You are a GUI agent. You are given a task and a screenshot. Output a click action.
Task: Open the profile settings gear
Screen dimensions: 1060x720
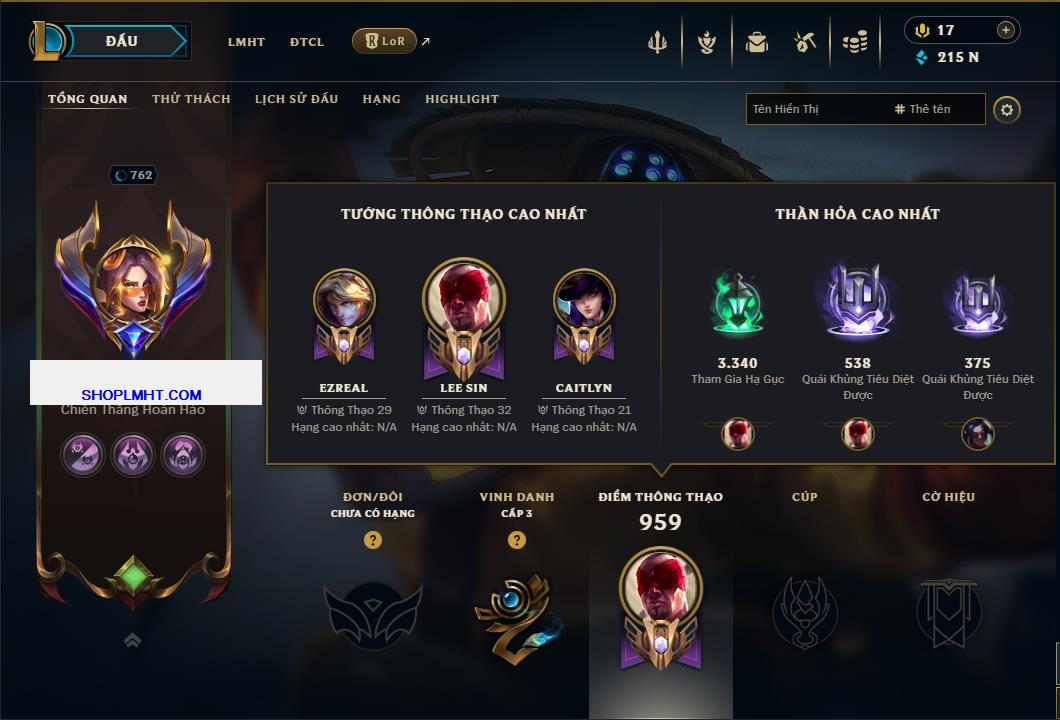1007,109
